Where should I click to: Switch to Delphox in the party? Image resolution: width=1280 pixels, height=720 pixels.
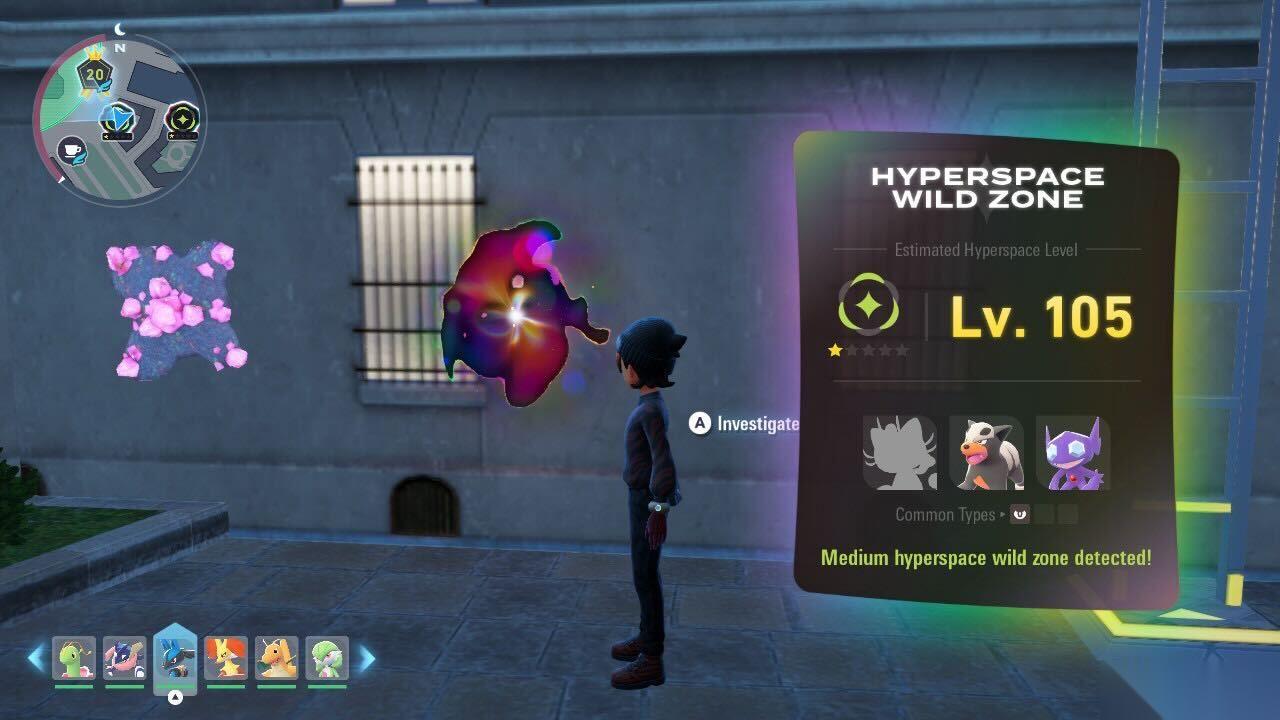[226, 658]
